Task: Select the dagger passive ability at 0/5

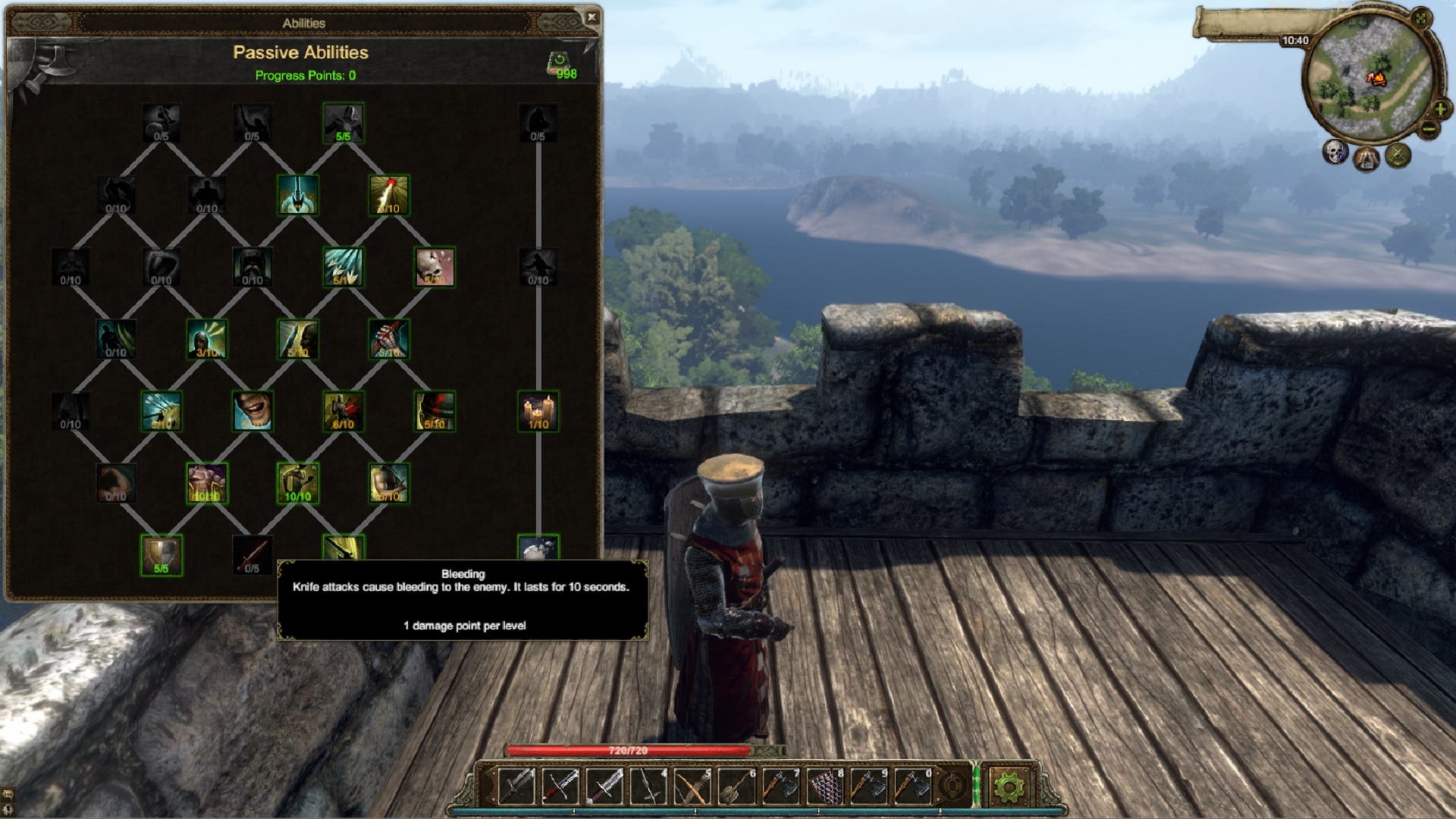Action: 253,554
